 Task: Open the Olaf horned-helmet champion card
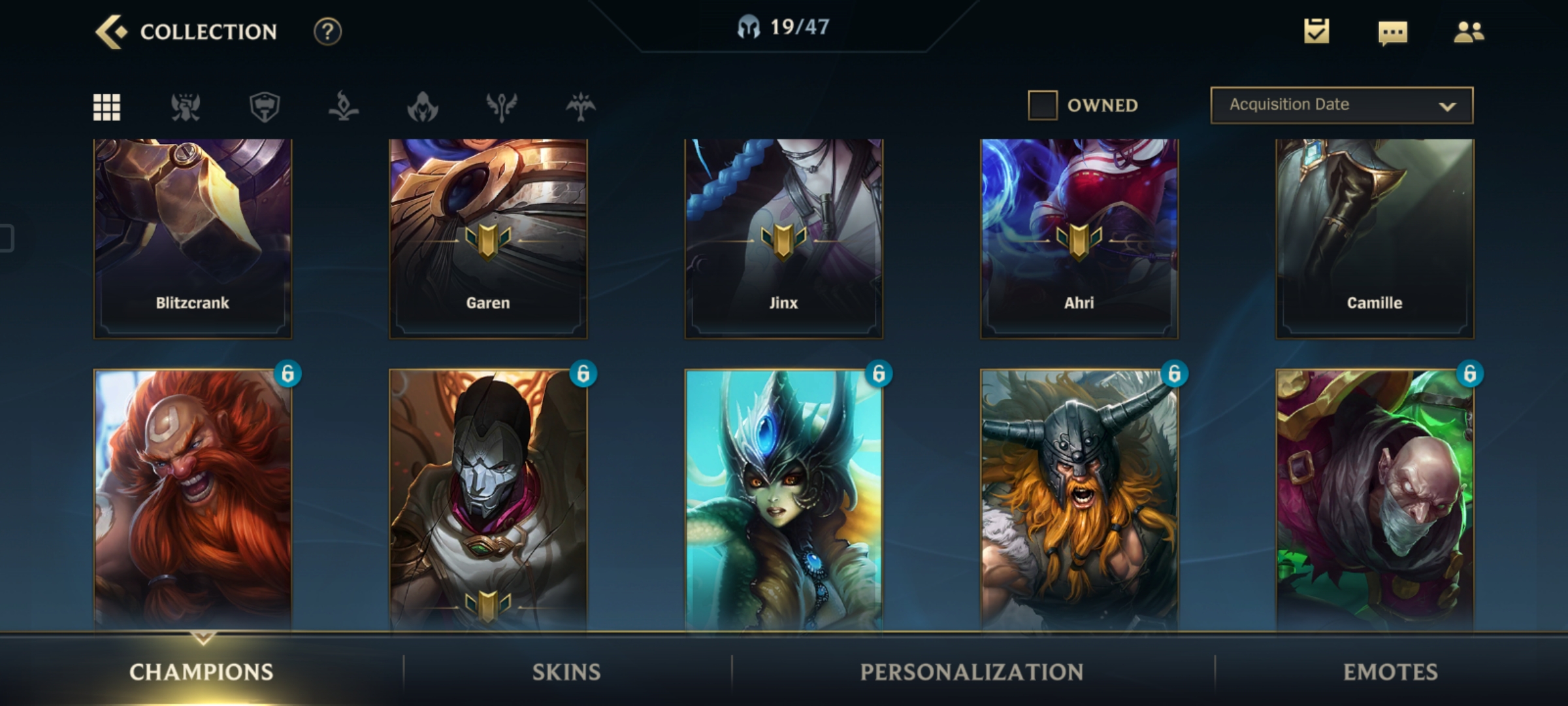point(1079,499)
